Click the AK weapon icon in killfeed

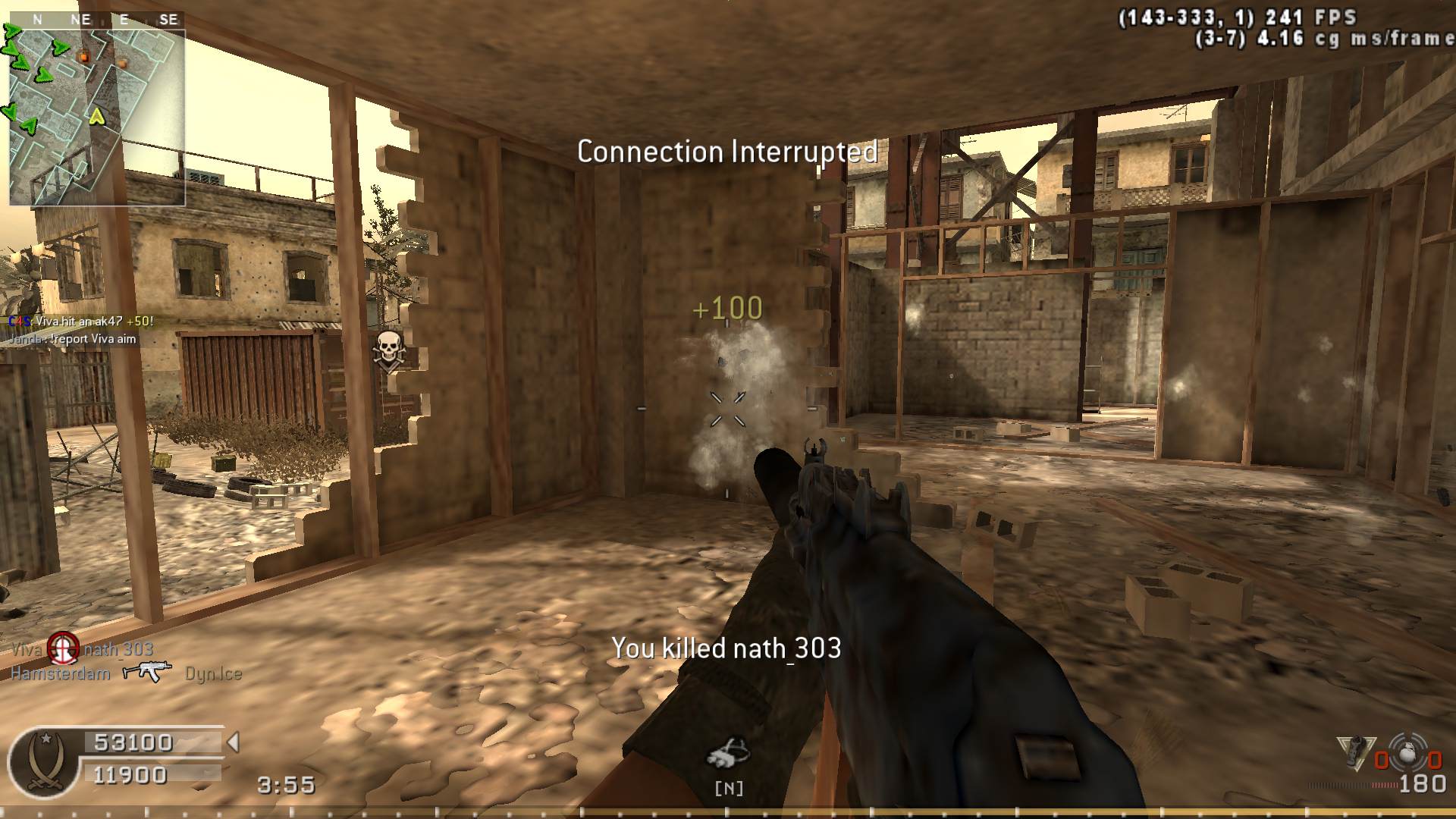pyautogui.click(x=147, y=671)
